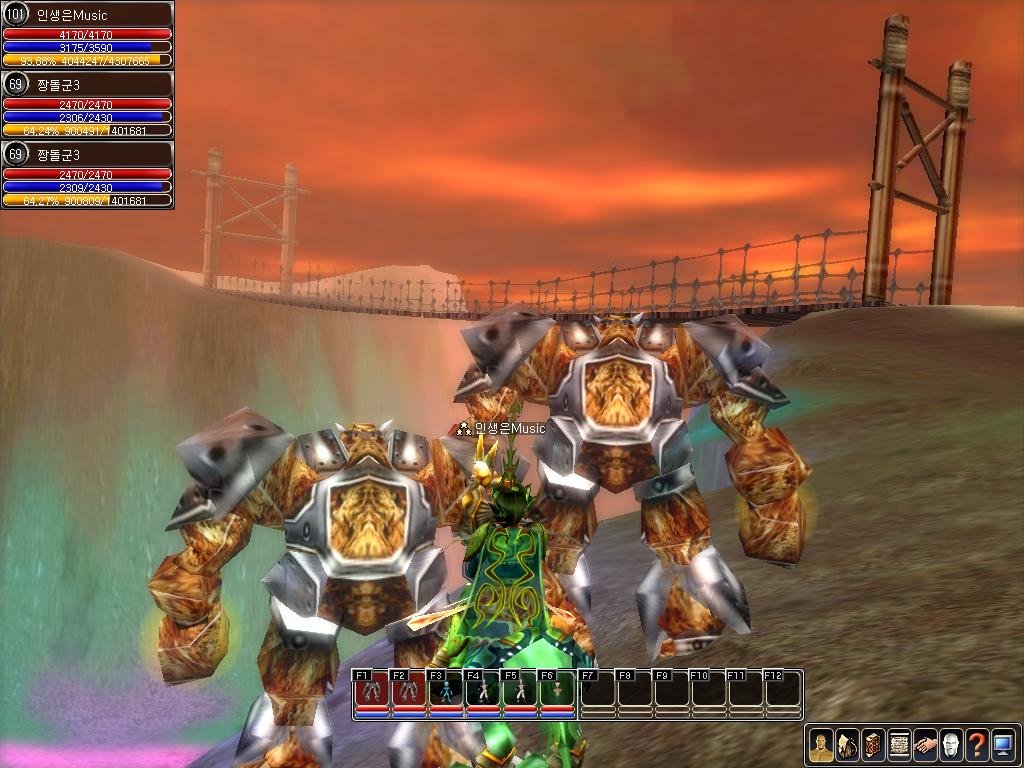Select the F1 golem summon slot
Screen dimensions: 1024x768
click(372, 691)
